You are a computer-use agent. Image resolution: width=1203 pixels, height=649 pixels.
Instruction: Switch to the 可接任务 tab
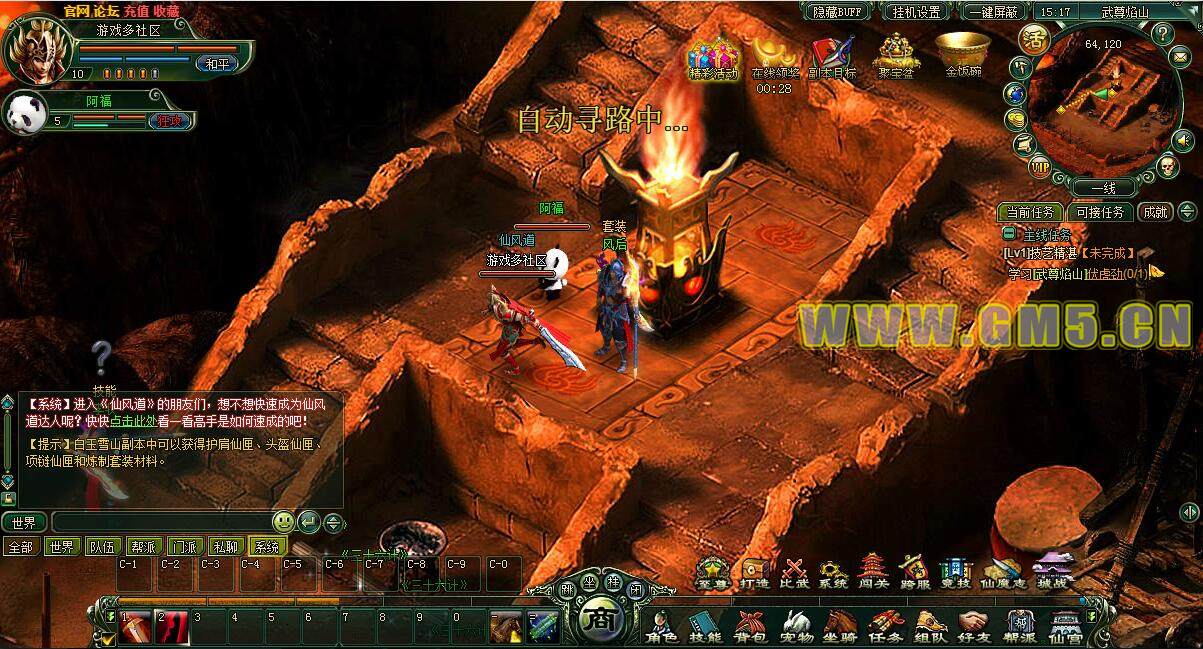click(x=1100, y=212)
